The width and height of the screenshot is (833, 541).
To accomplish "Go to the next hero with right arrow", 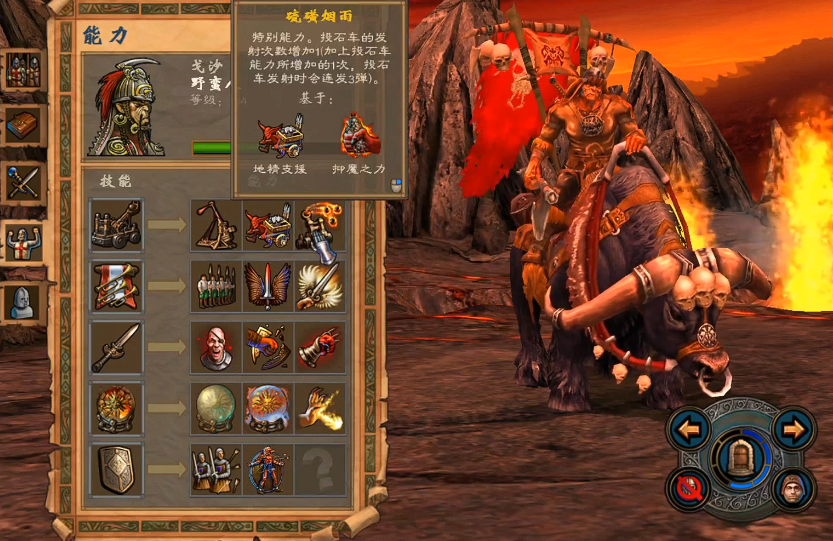I will click(x=794, y=430).
